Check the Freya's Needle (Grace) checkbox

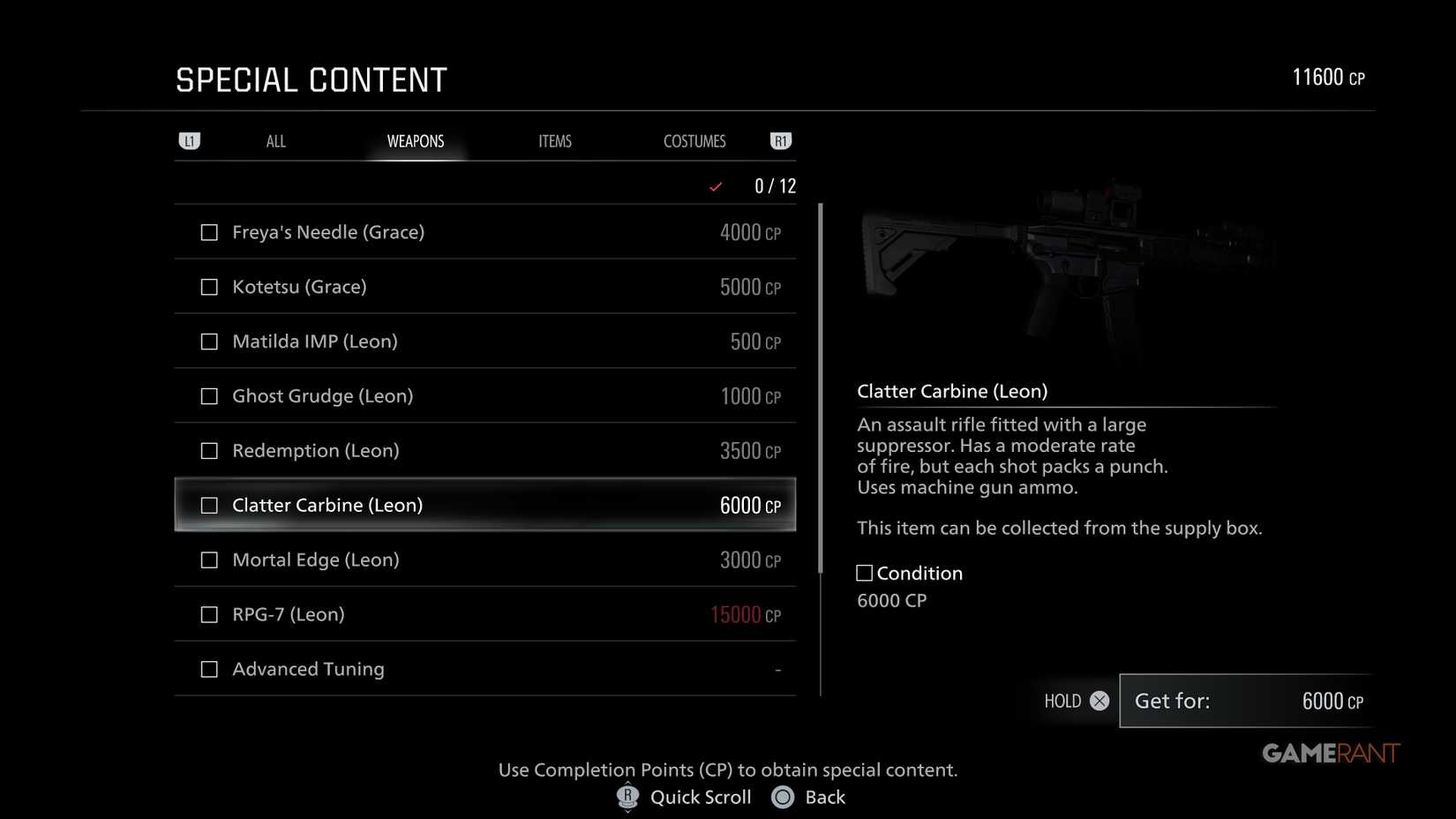(x=209, y=232)
